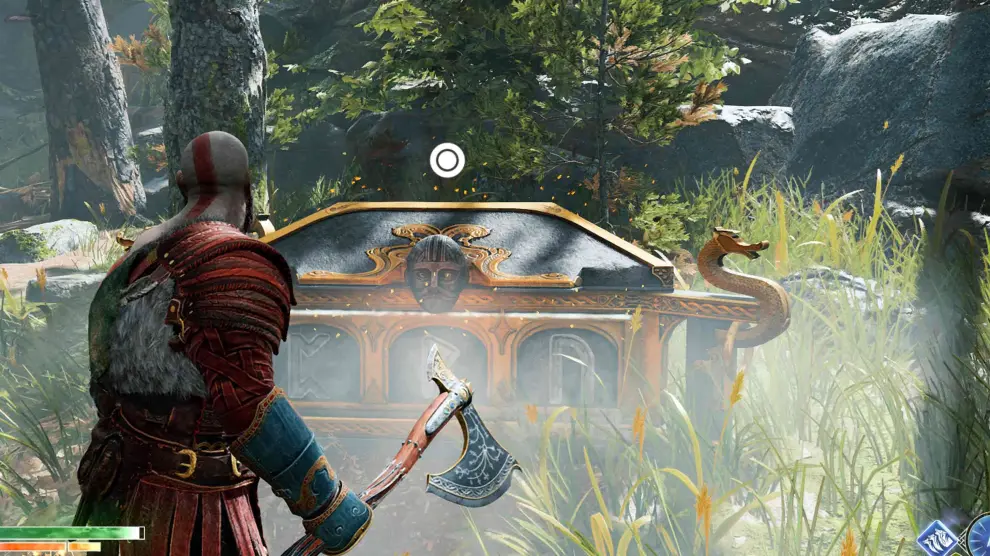Image resolution: width=990 pixels, height=556 pixels.
Task: Activate the blue diamond runic attack icon
Action: tap(937, 539)
